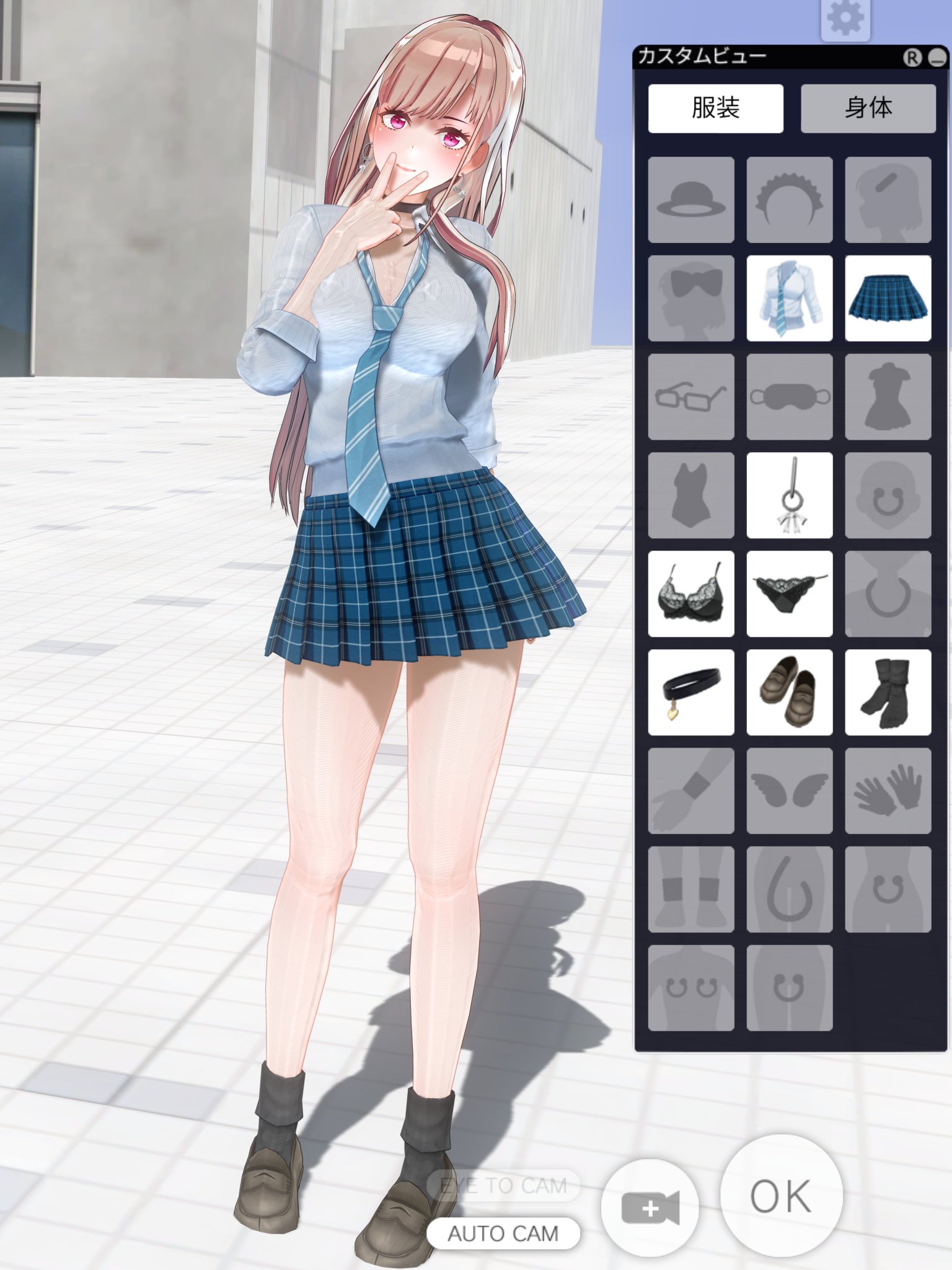The image size is (952, 1270).
Task: Select the hat clothing slot
Action: pyautogui.click(x=691, y=200)
